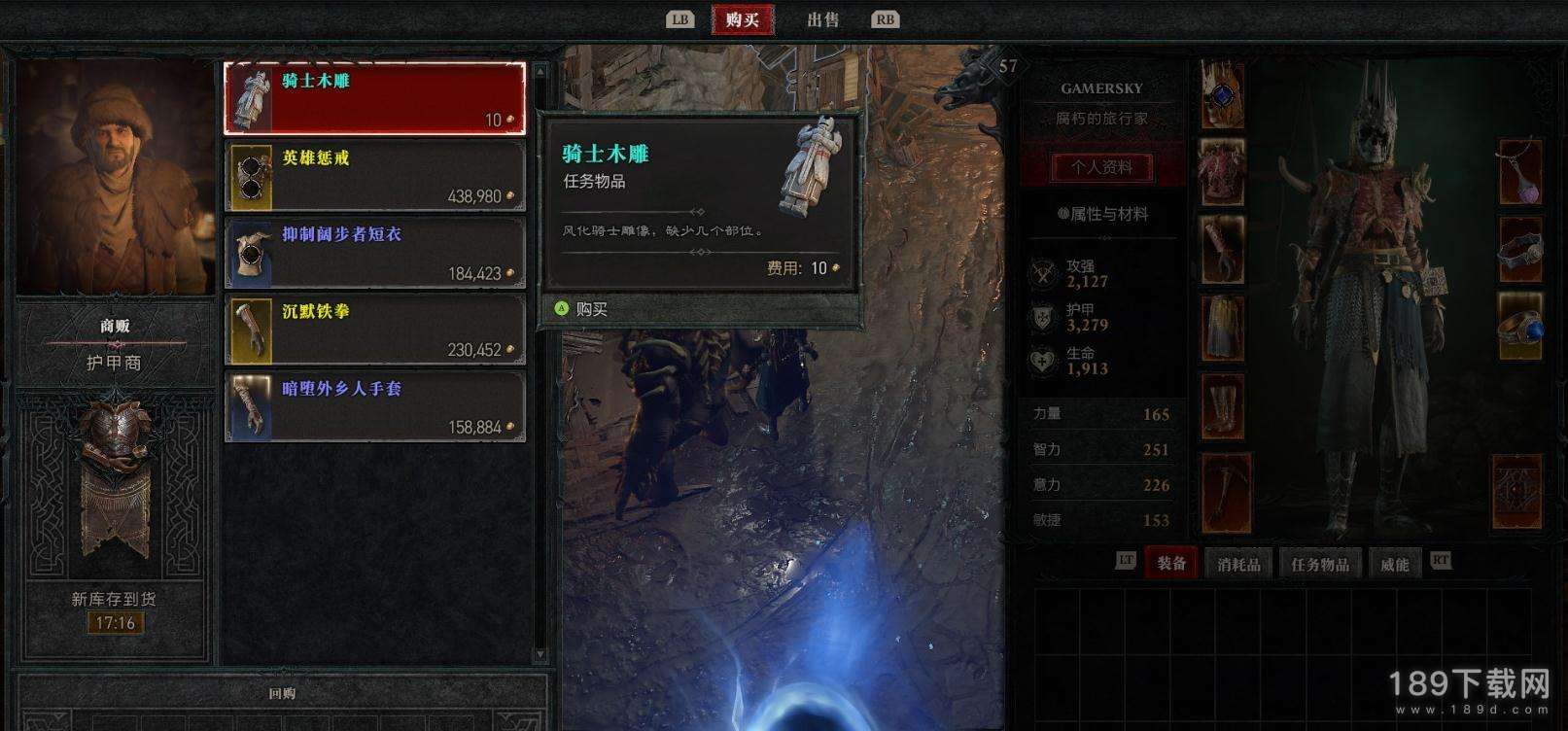
Task: Select the blue gem ring slot
Action: [x=1519, y=328]
